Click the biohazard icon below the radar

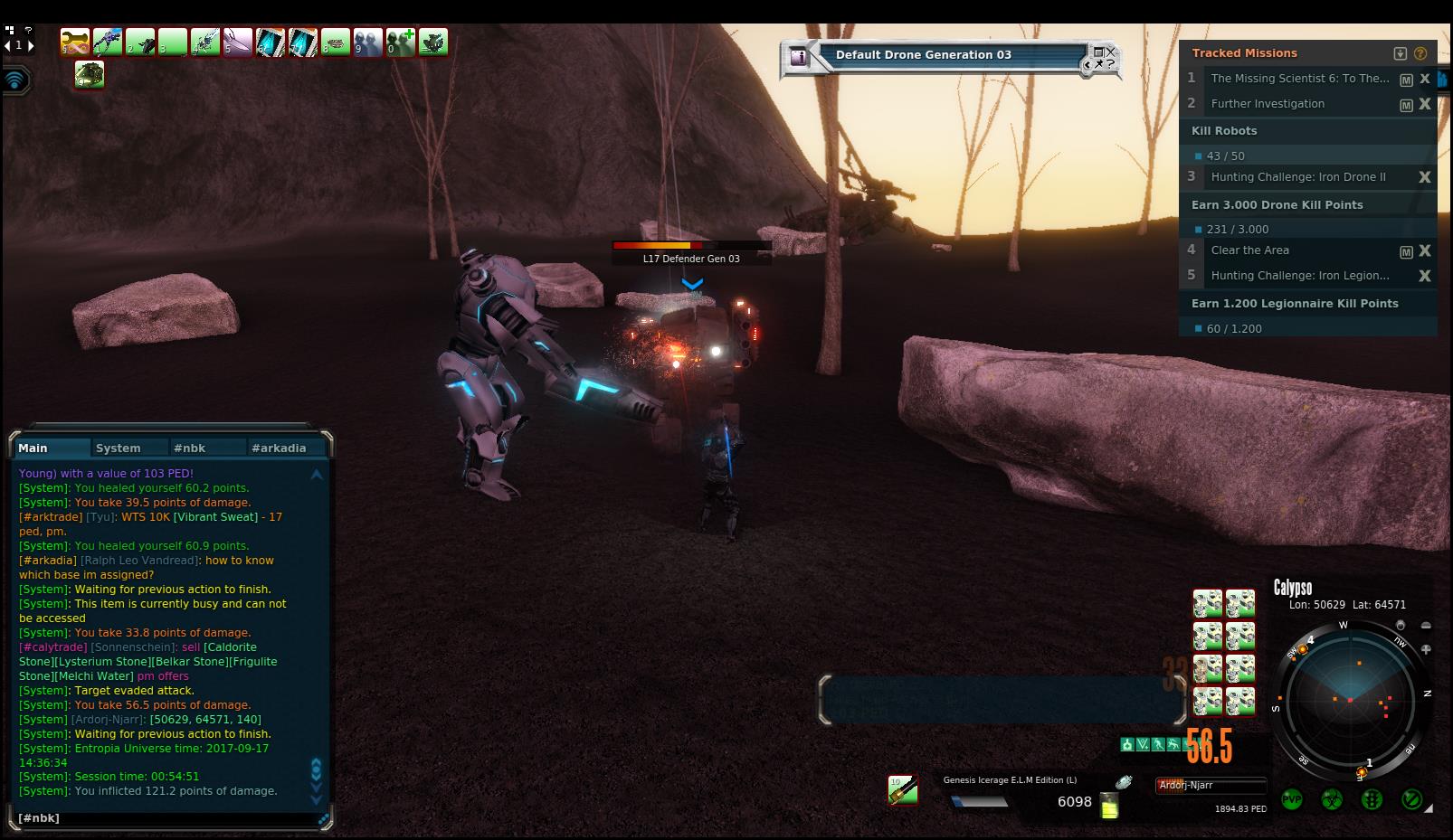(1332, 800)
